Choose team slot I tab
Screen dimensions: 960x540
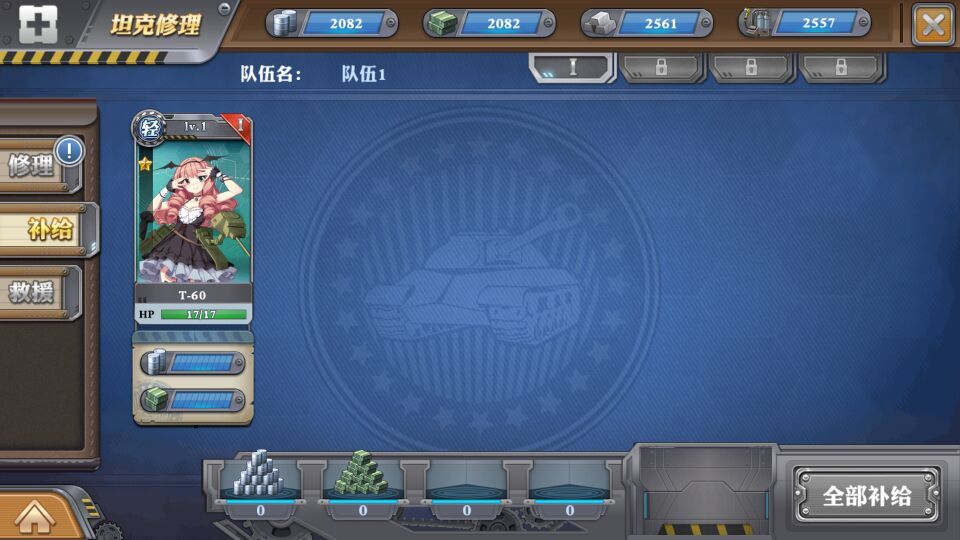573,67
